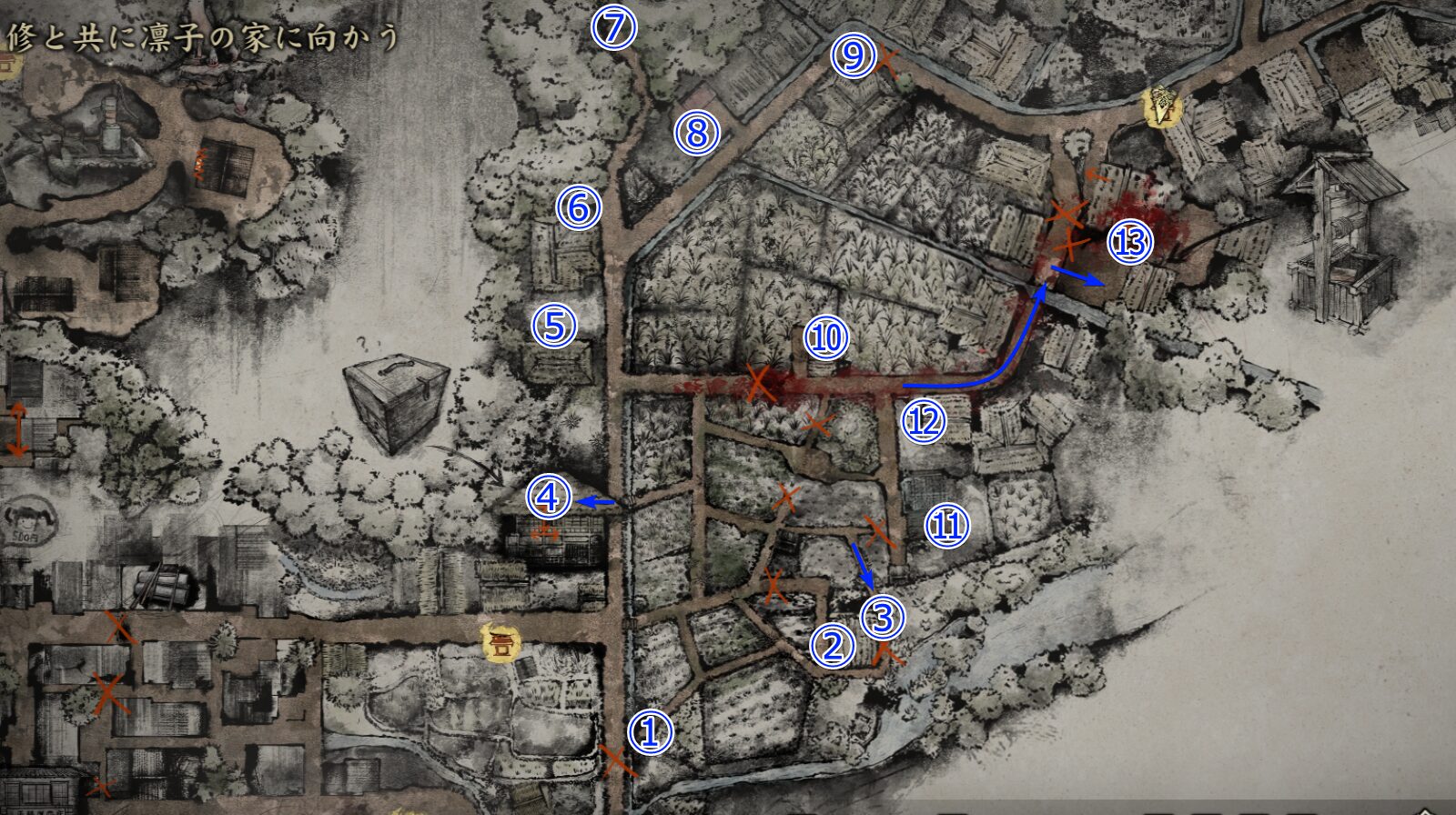This screenshot has height=815, width=1456.
Task: Click map marker ⑩ in the rice fields
Action: [x=825, y=338]
